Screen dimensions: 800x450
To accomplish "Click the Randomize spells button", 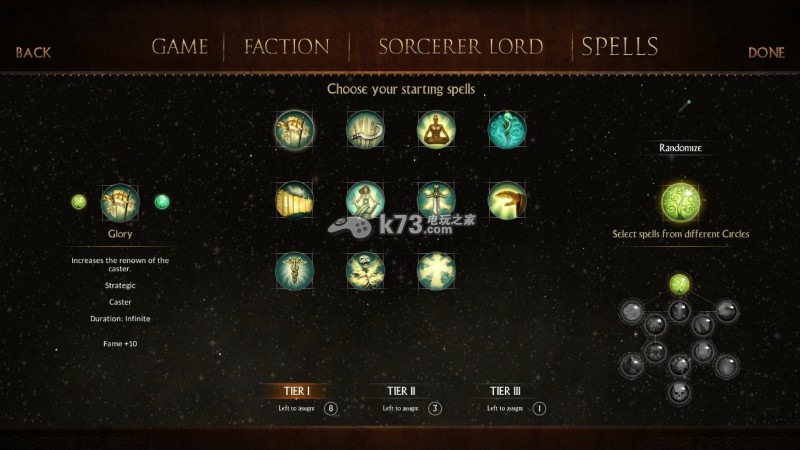I will [680, 148].
